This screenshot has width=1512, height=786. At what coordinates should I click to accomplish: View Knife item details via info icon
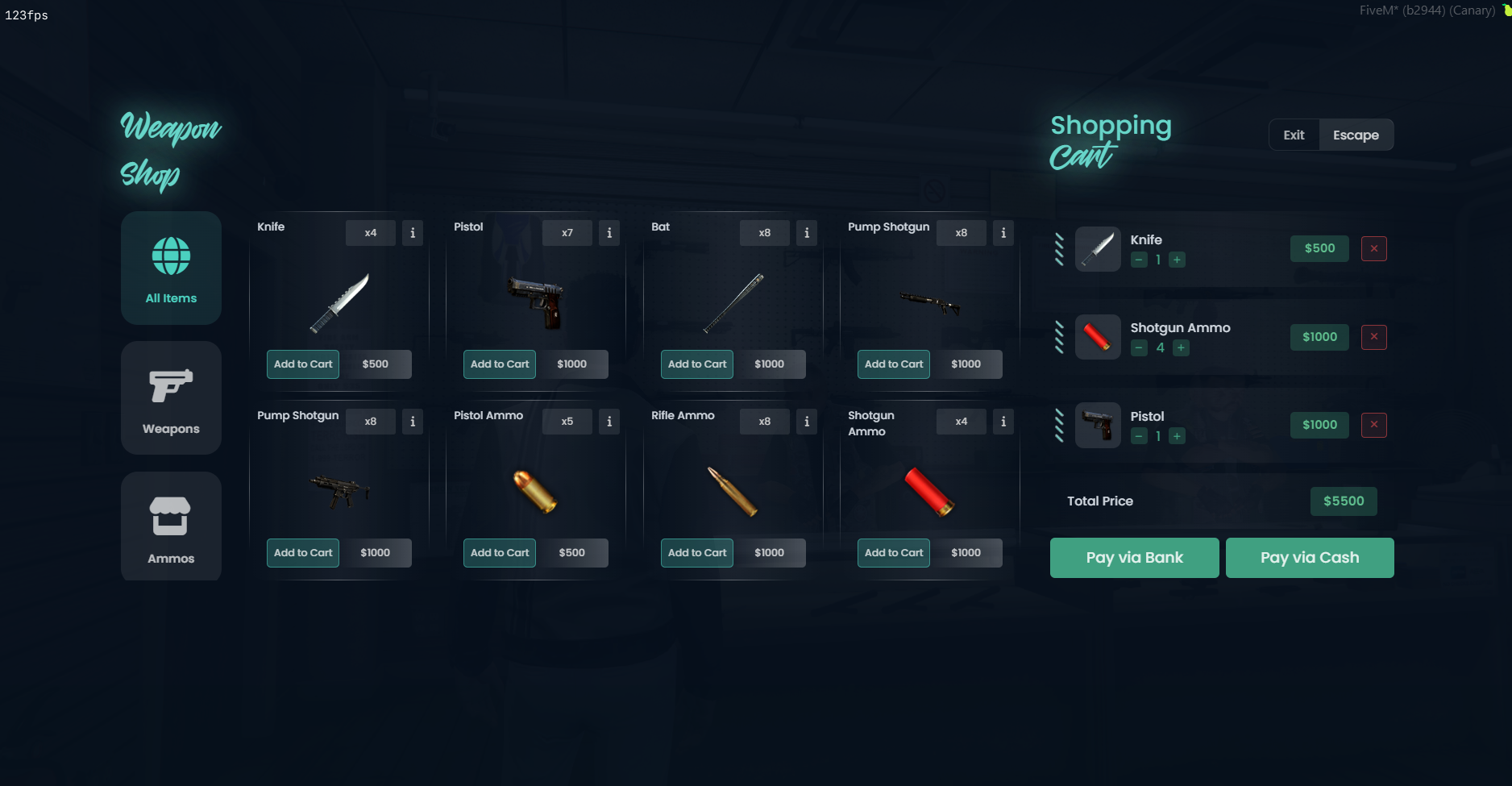pyautogui.click(x=412, y=233)
